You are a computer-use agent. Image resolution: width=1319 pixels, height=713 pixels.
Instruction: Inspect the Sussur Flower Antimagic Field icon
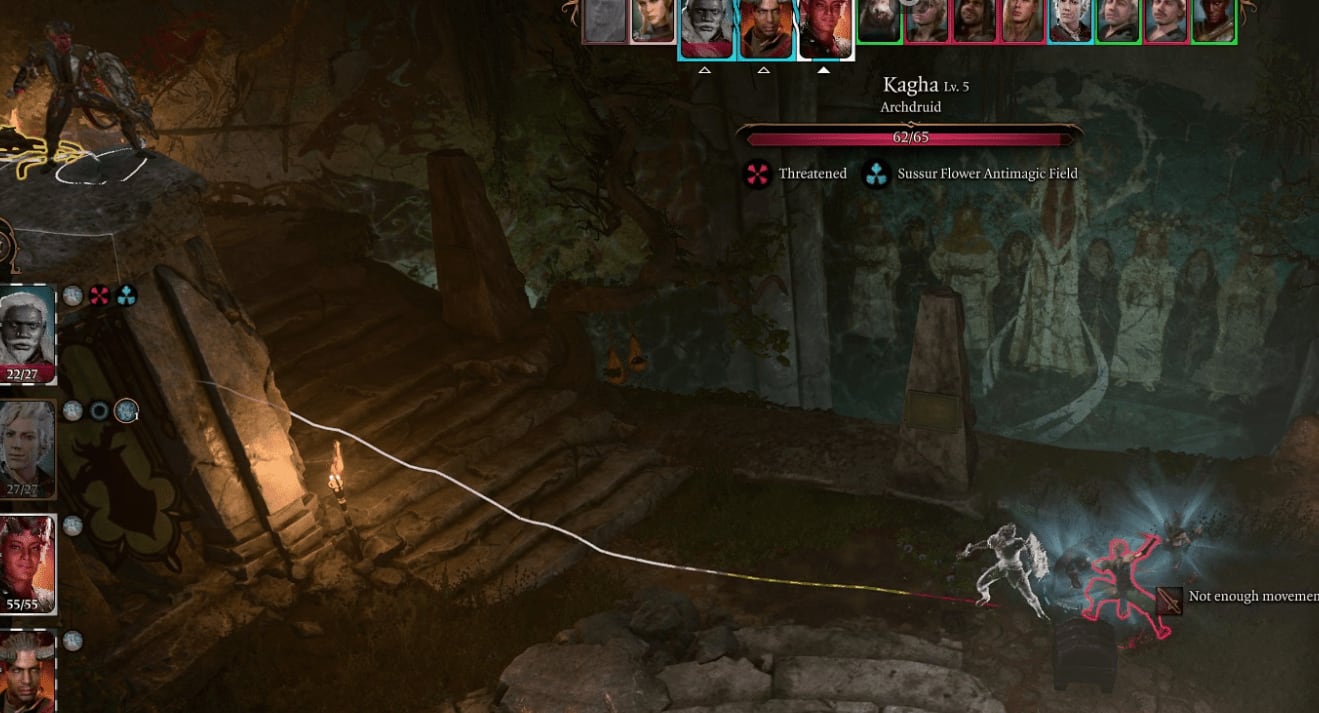click(x=877, y=175)
